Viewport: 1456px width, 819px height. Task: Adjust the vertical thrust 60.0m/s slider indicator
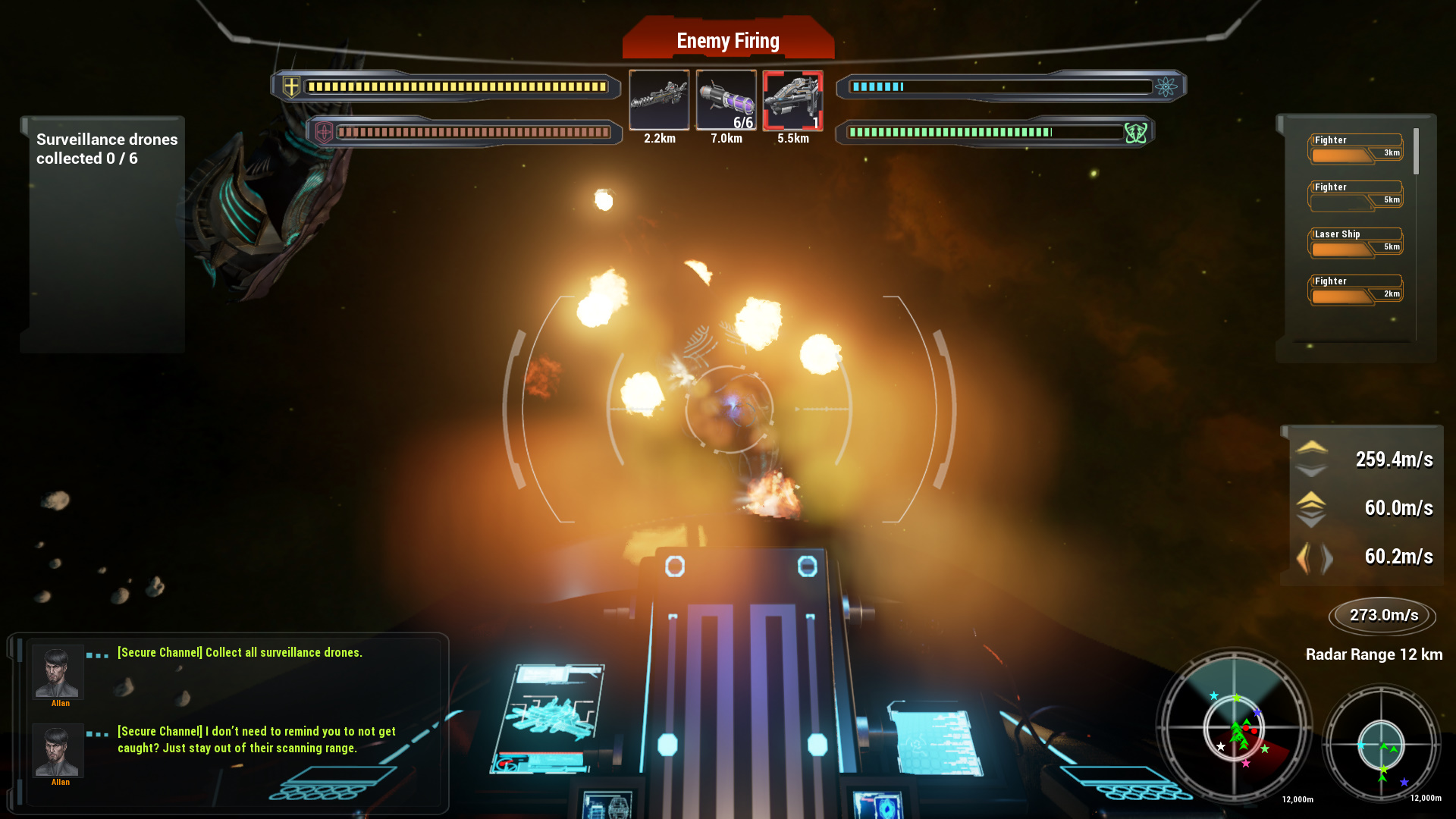coord(1311,508)
